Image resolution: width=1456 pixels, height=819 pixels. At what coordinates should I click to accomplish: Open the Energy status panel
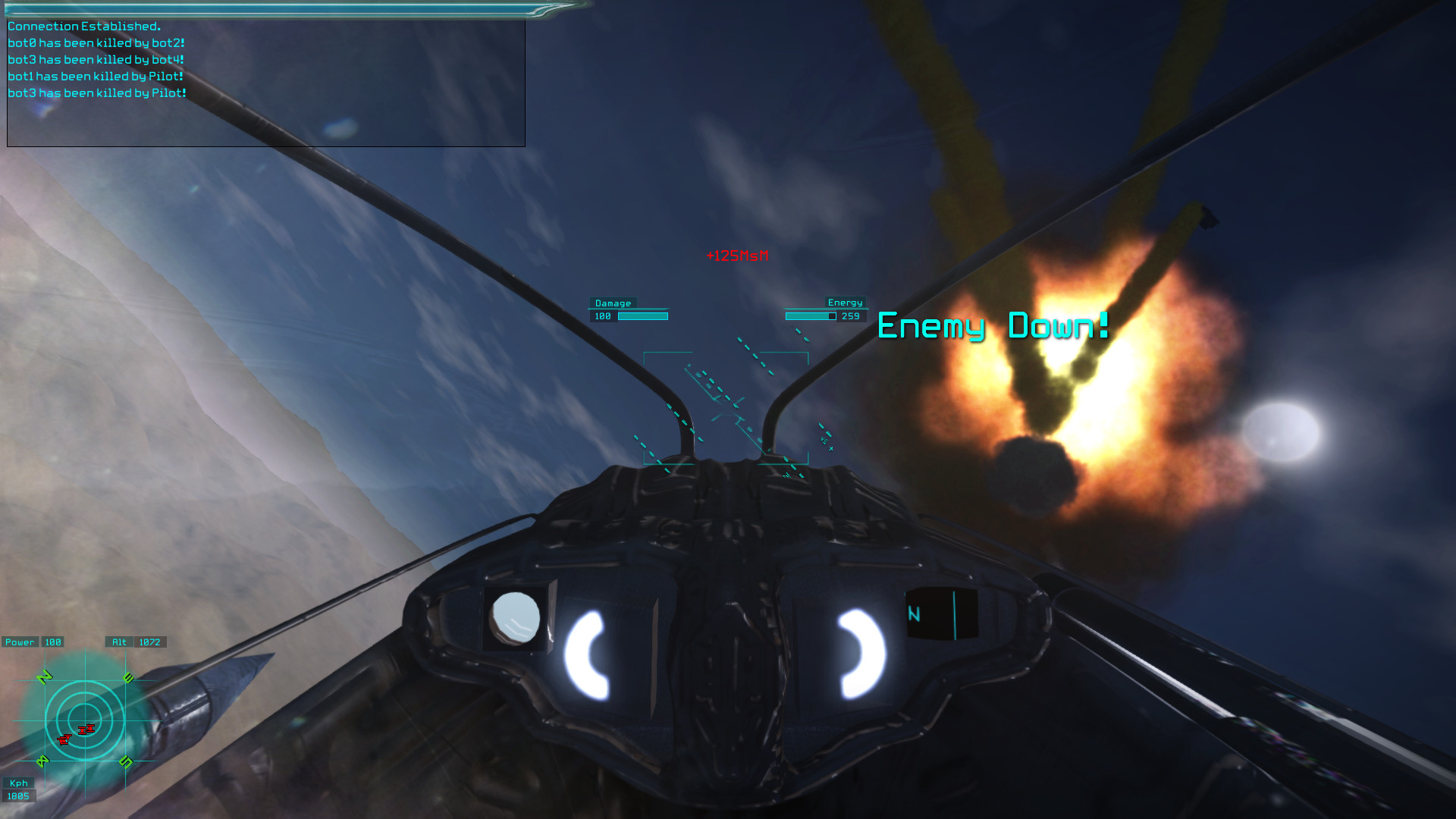coord(846,302)
